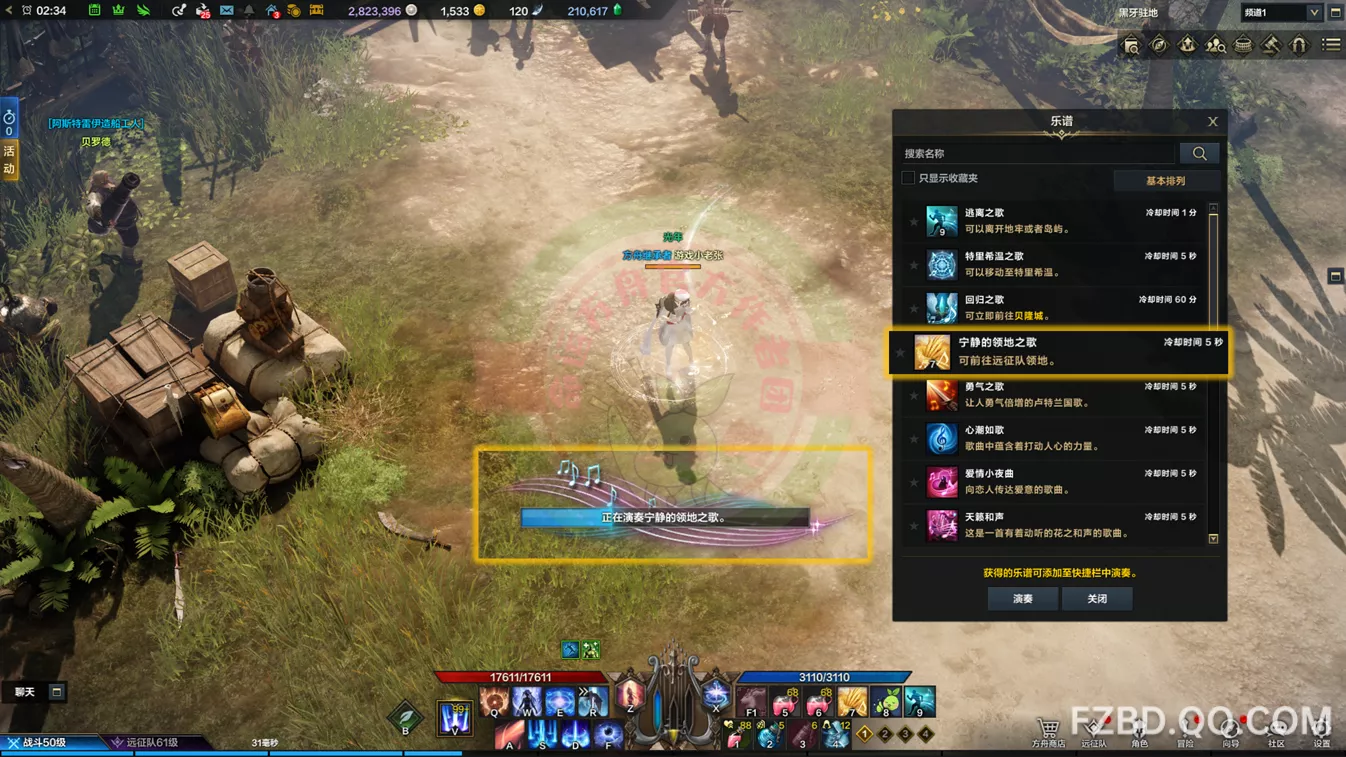The width and height of the screenshot is (1346, 757).
Task: Click the 搜索名称 search field
Action: coord(1038,153)
